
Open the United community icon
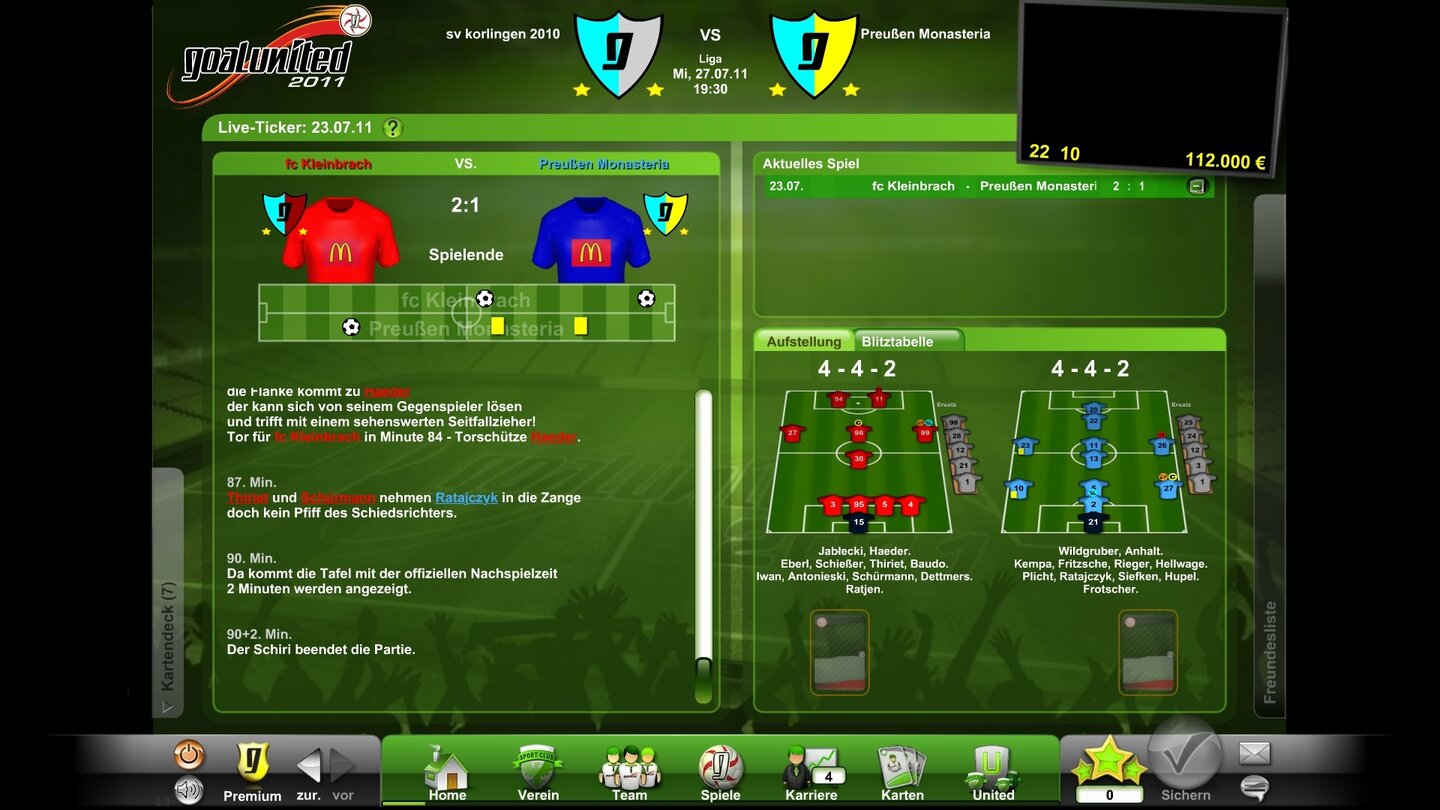[x=992, y=768]
